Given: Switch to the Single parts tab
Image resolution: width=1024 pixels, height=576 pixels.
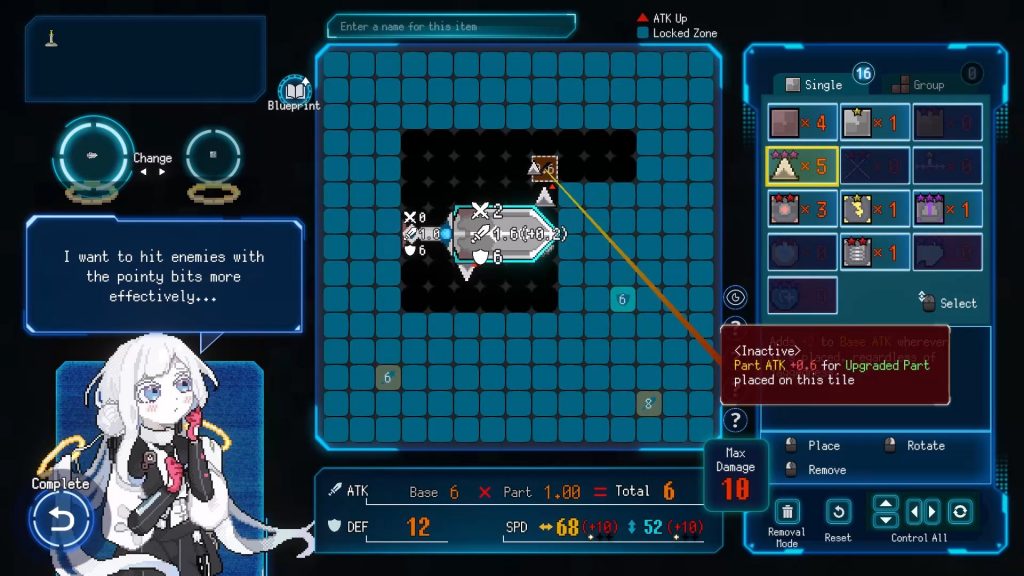Looking at the screenshot, I should pyautogui.click(x=814, y=85).
